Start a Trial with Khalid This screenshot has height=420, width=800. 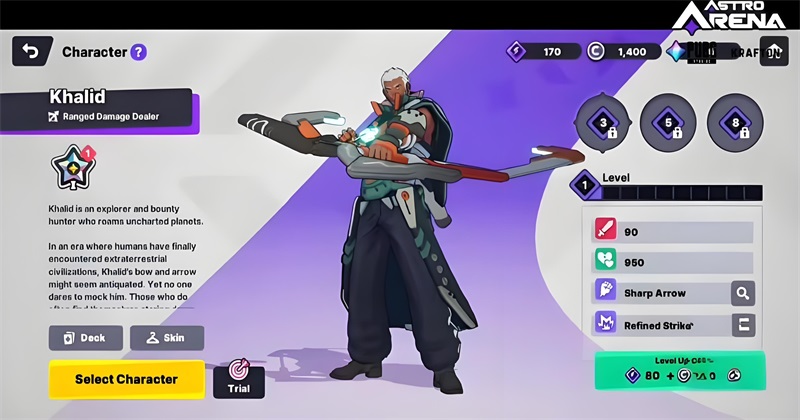(x=238, y=378)
